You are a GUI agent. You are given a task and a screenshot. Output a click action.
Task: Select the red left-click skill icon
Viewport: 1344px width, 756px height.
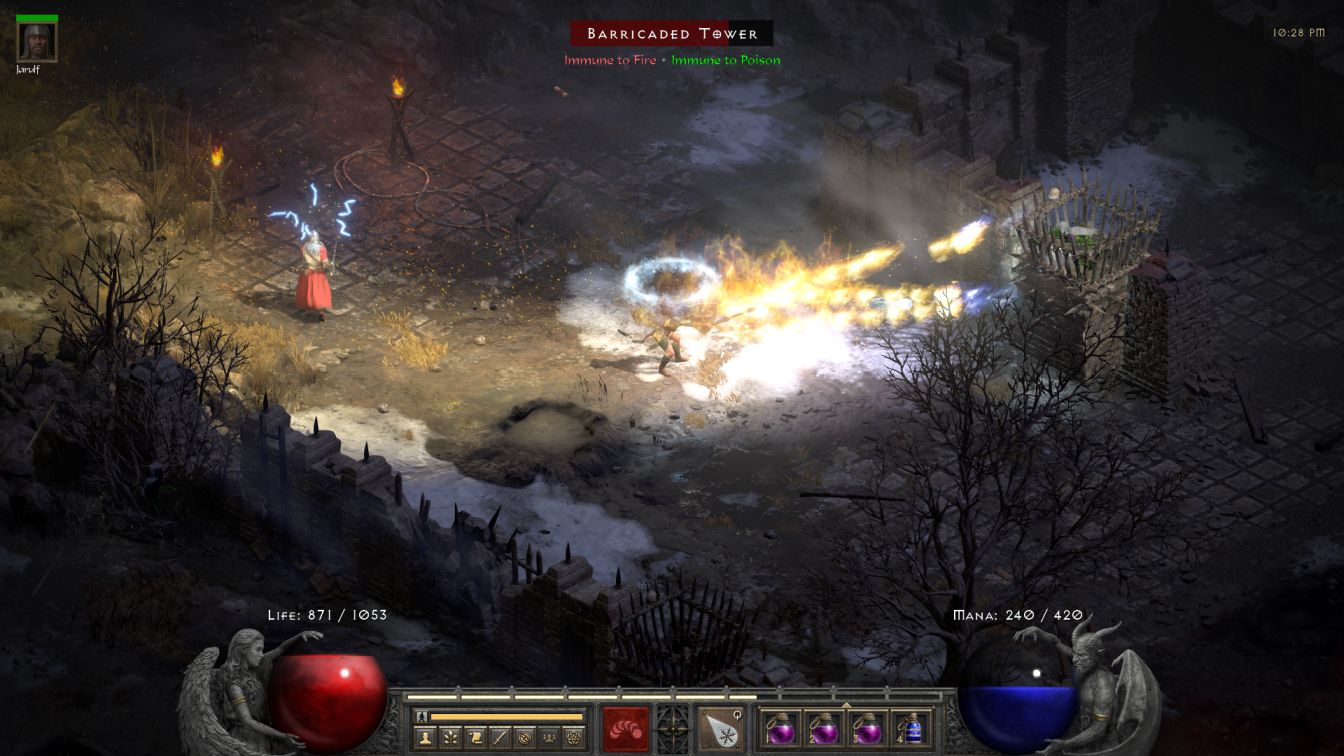pyautogui.click(x=625, y=729)
